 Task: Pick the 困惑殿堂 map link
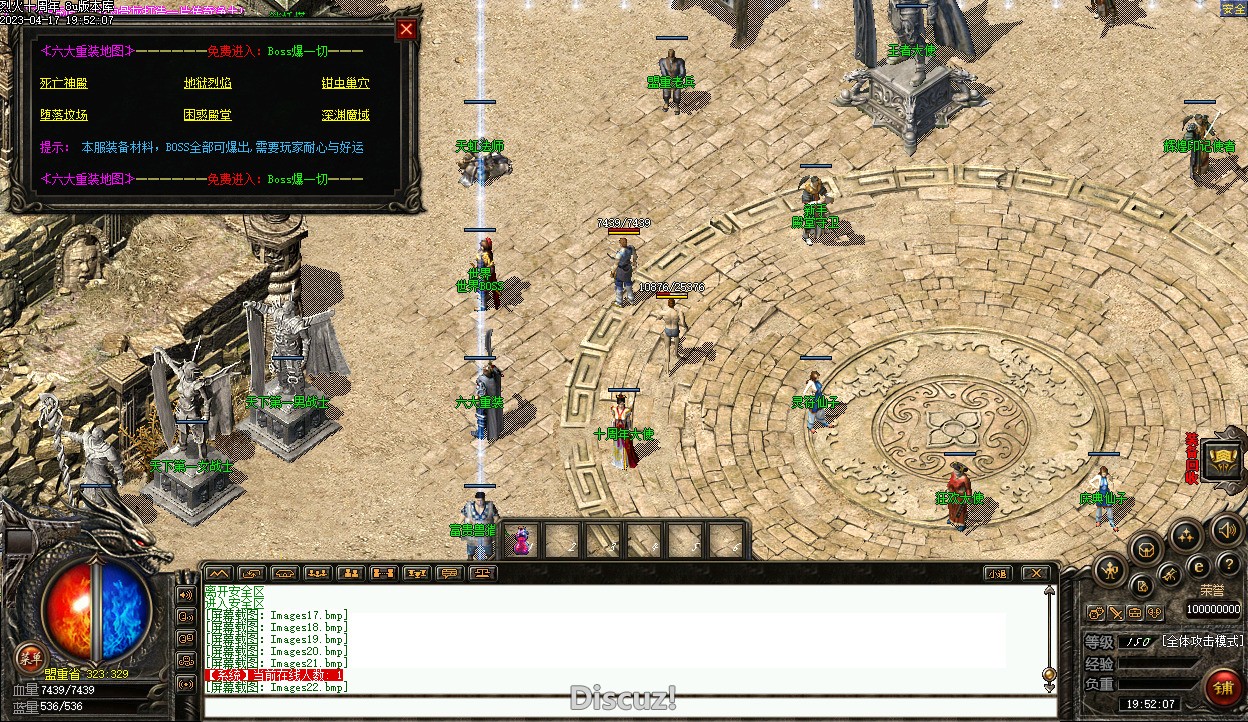tap(207, 115)
